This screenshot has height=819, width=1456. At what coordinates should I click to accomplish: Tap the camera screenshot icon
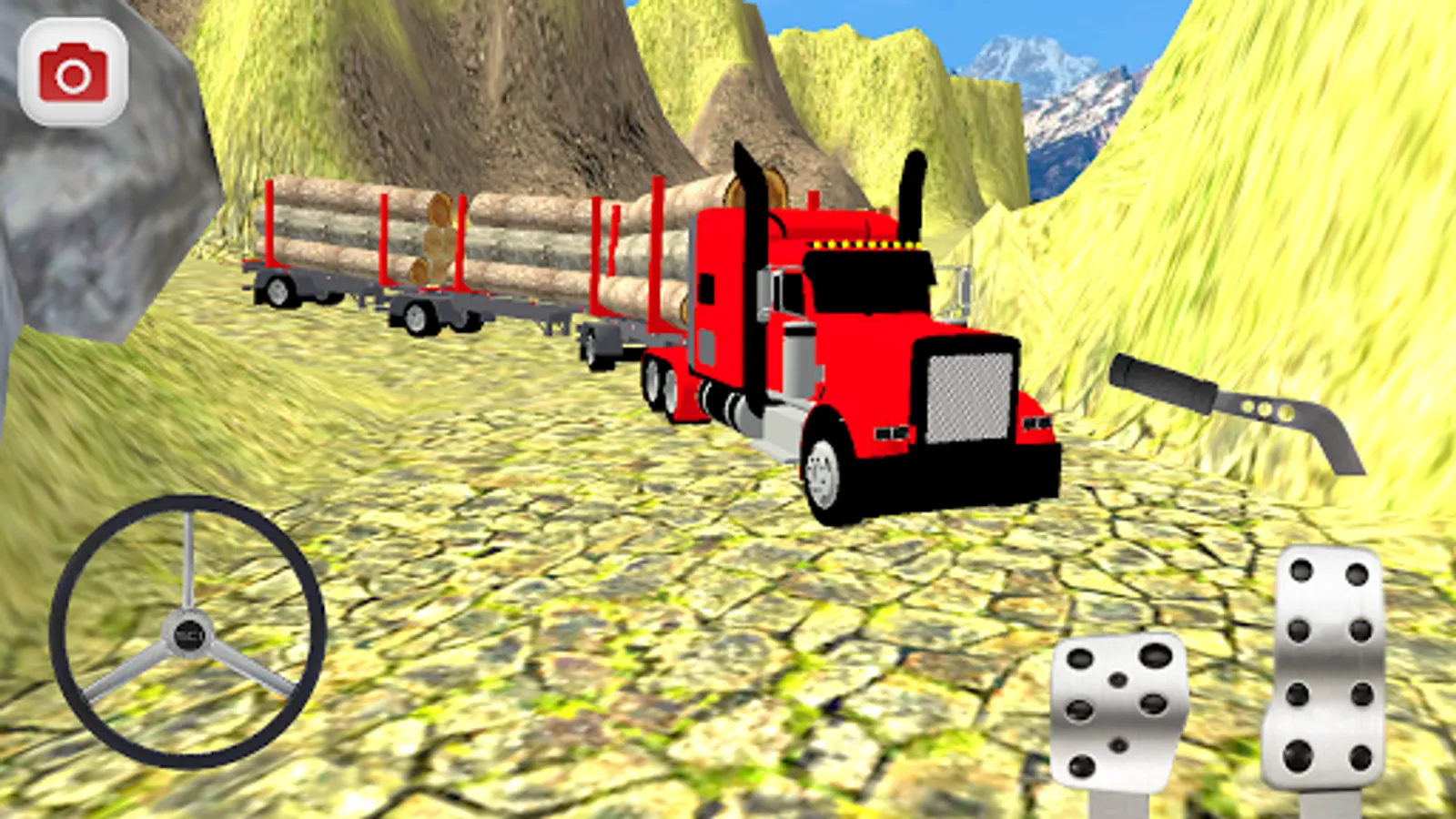73,73
